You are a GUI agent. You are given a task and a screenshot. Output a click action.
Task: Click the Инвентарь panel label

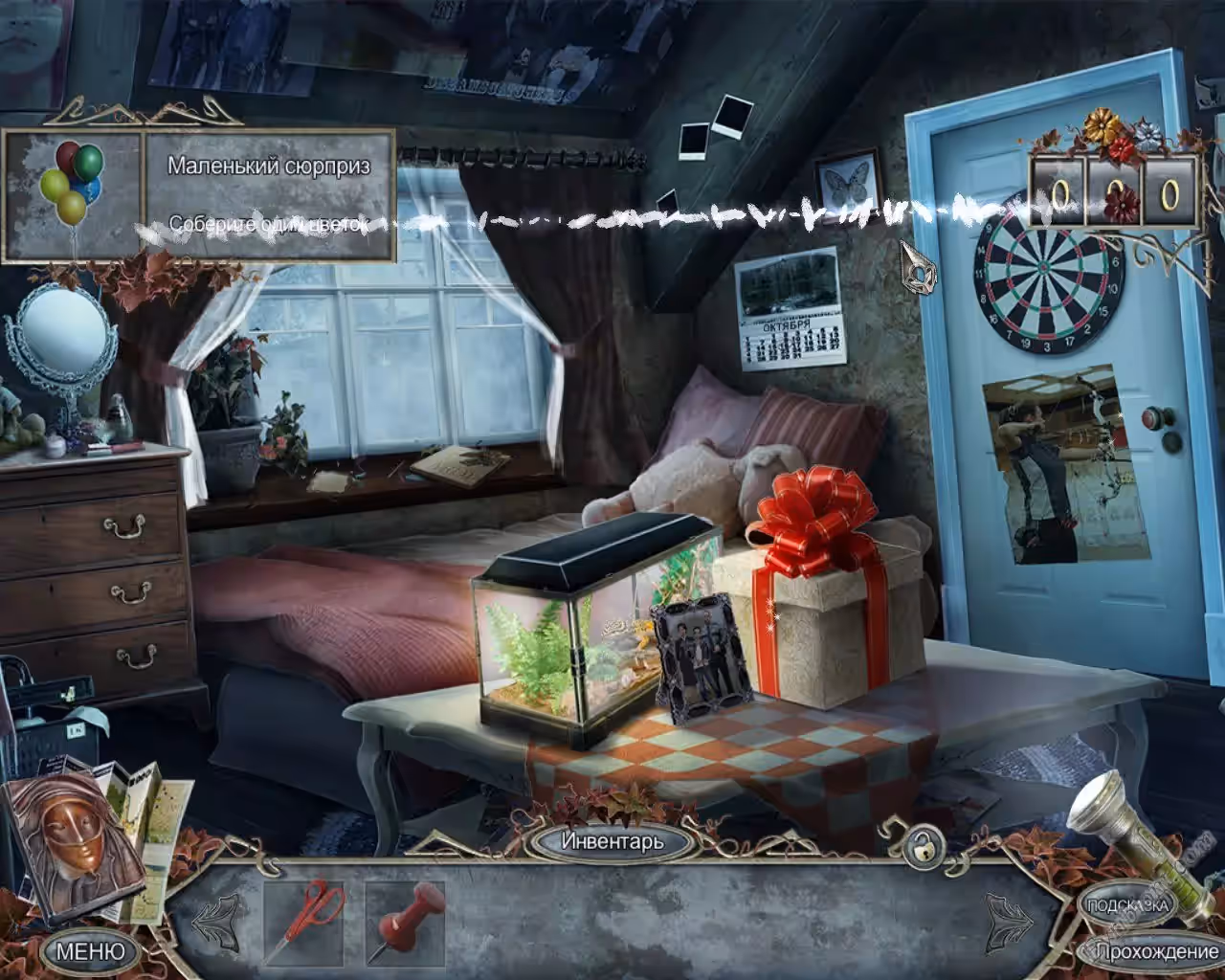612,841
